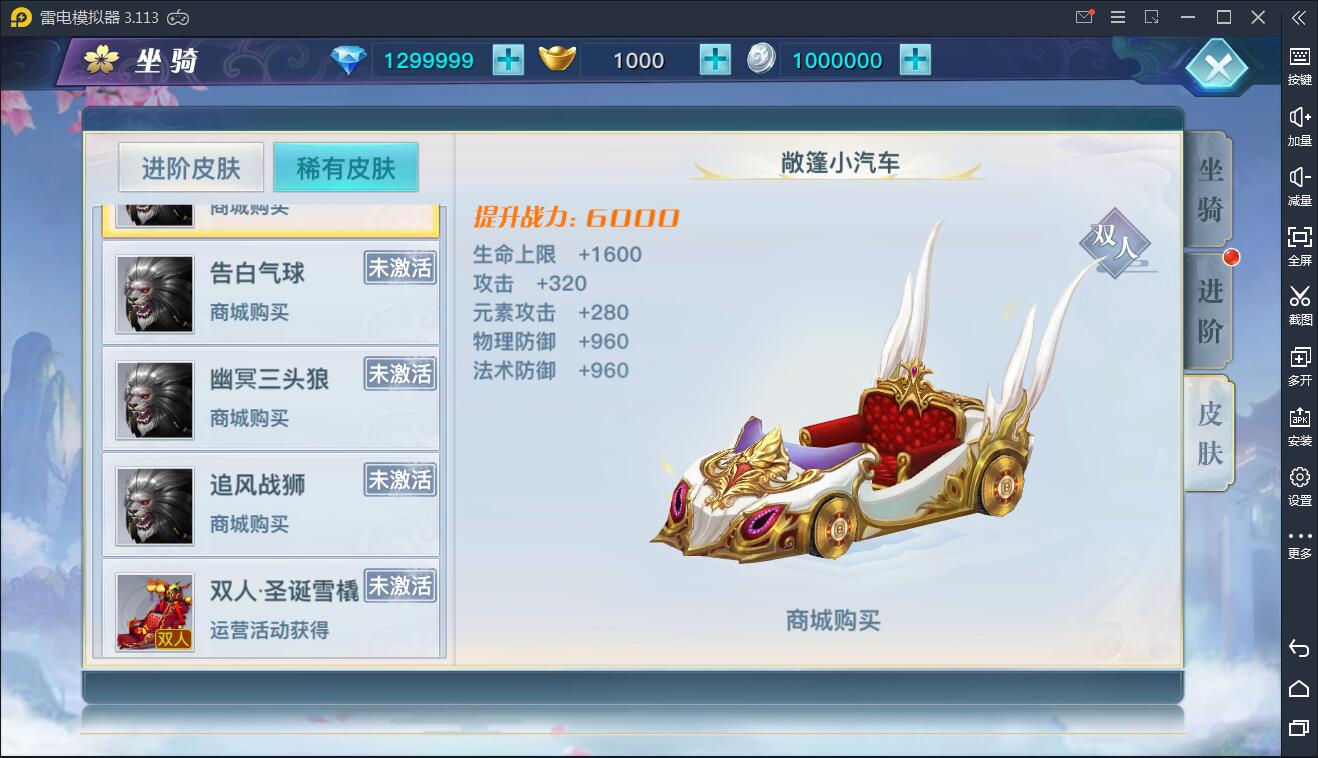This screenshot has width=1318, height=758.
Task: Open the 皮肤 side tab
Action: (x=1209, y=432)
